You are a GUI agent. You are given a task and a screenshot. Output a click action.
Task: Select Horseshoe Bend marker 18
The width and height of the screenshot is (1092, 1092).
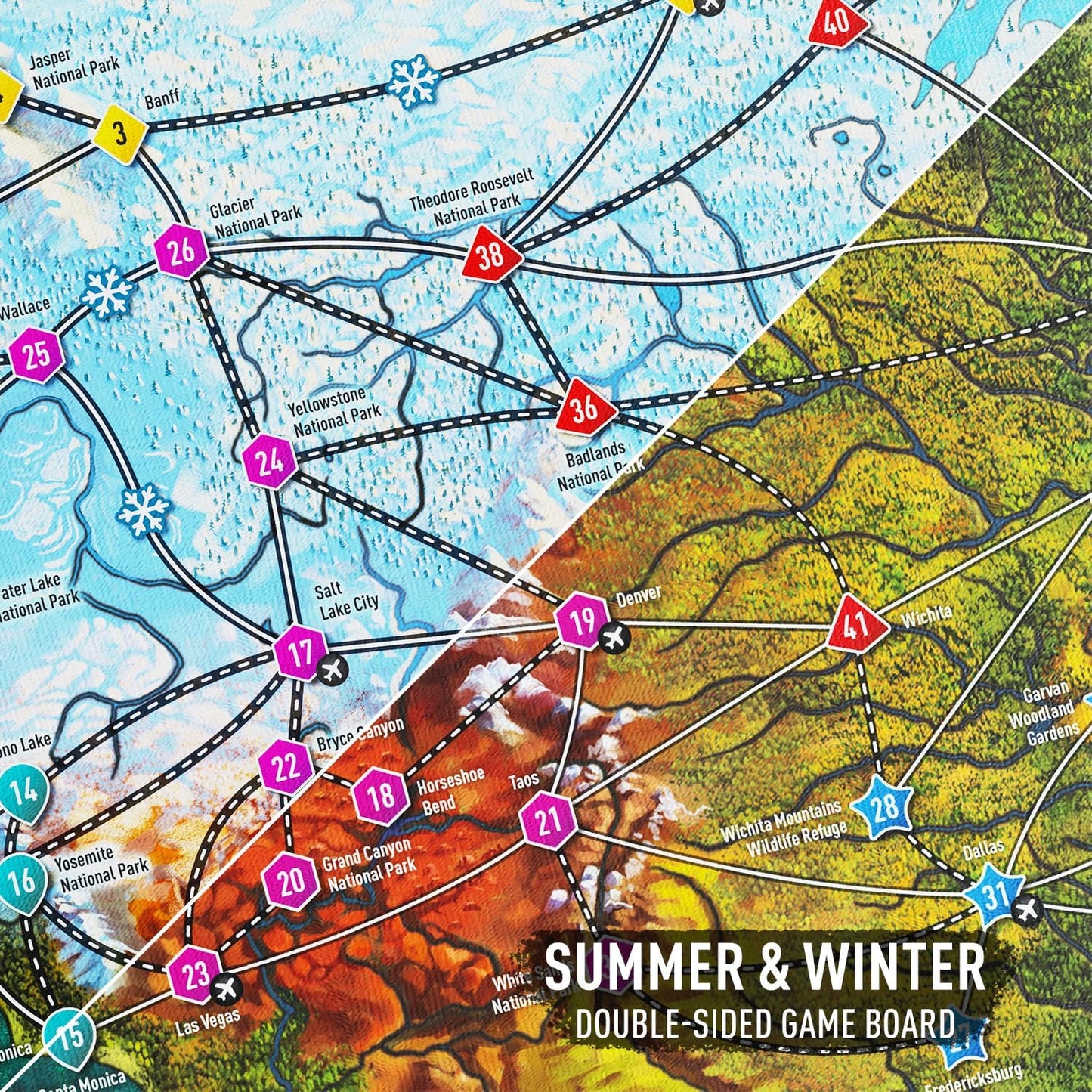coord(382,796)
